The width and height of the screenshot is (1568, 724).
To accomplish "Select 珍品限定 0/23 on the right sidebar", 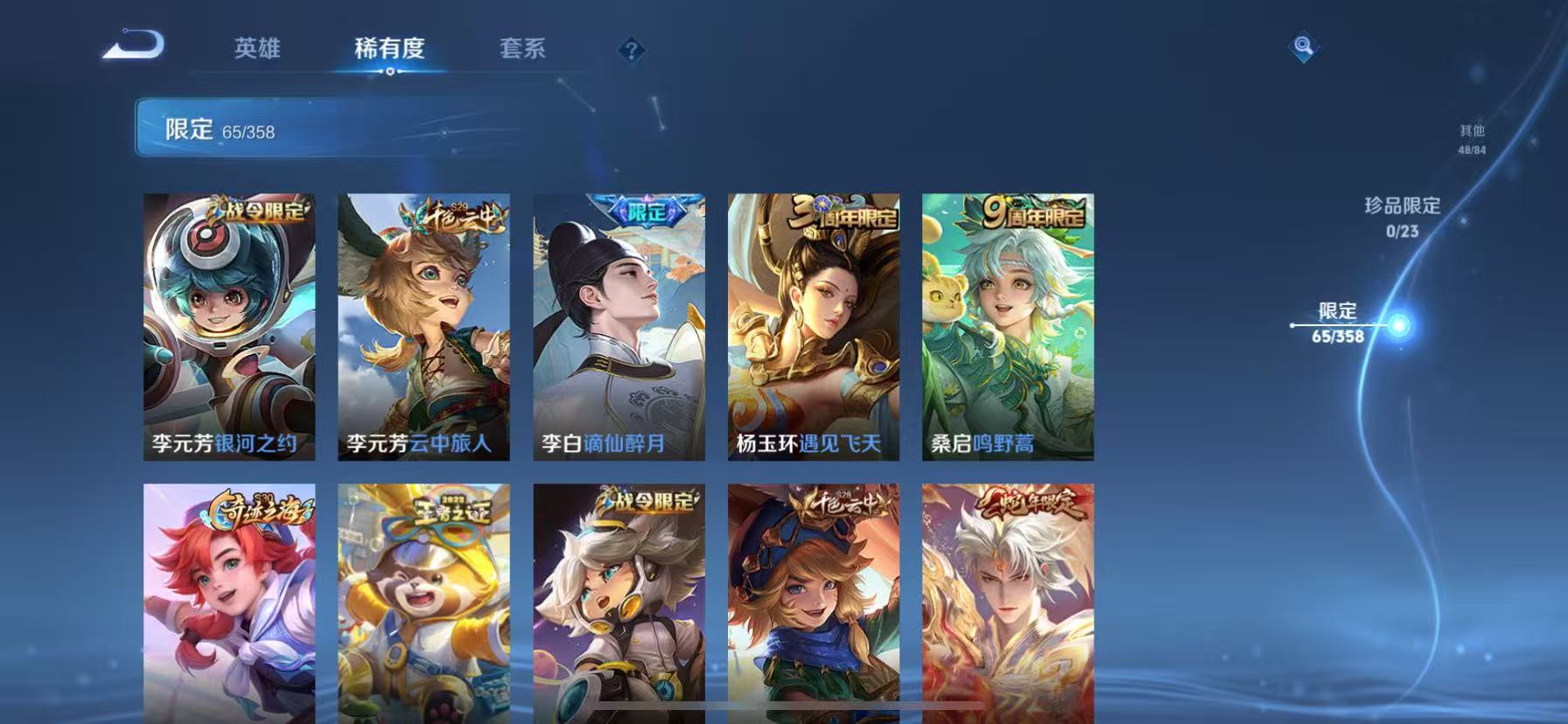I will (x=1400, y=214).
